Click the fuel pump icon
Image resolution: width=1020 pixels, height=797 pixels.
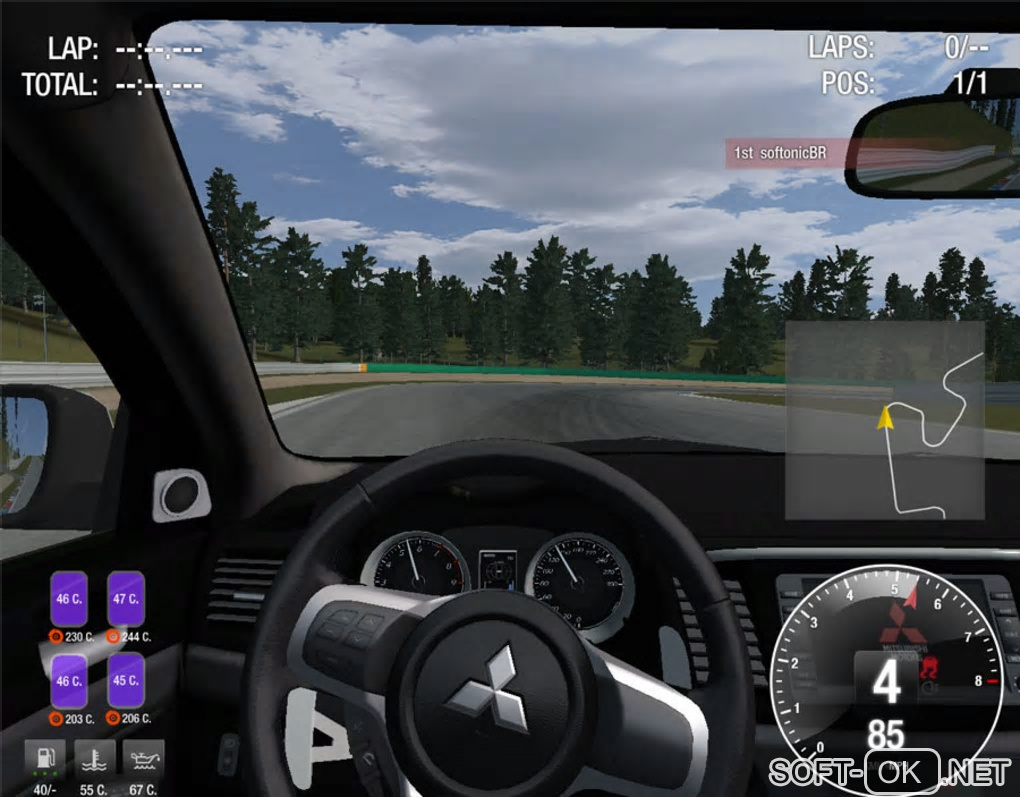tap(45, 759)
